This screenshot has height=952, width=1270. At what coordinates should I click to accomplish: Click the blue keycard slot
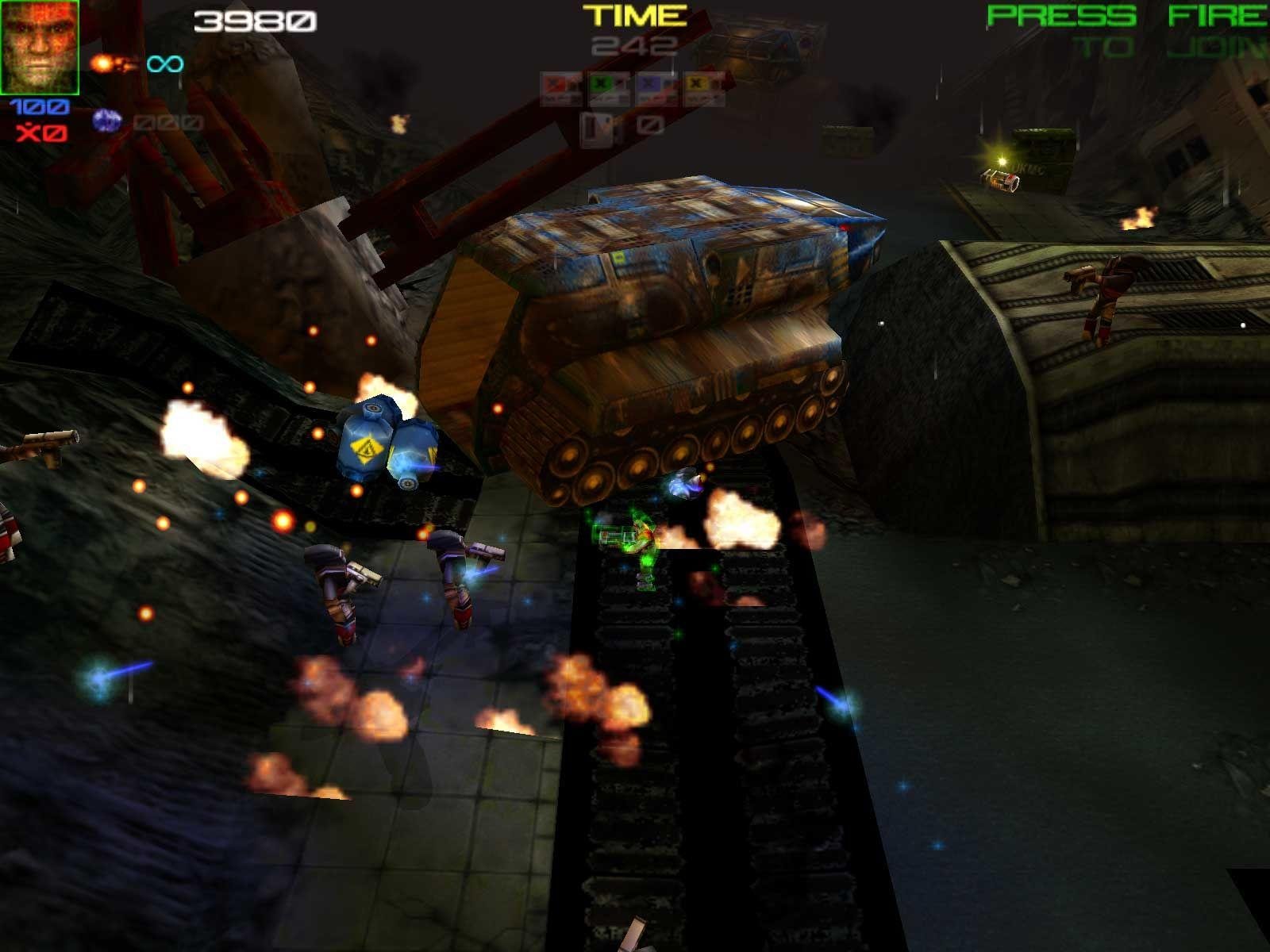coord(656,89)
